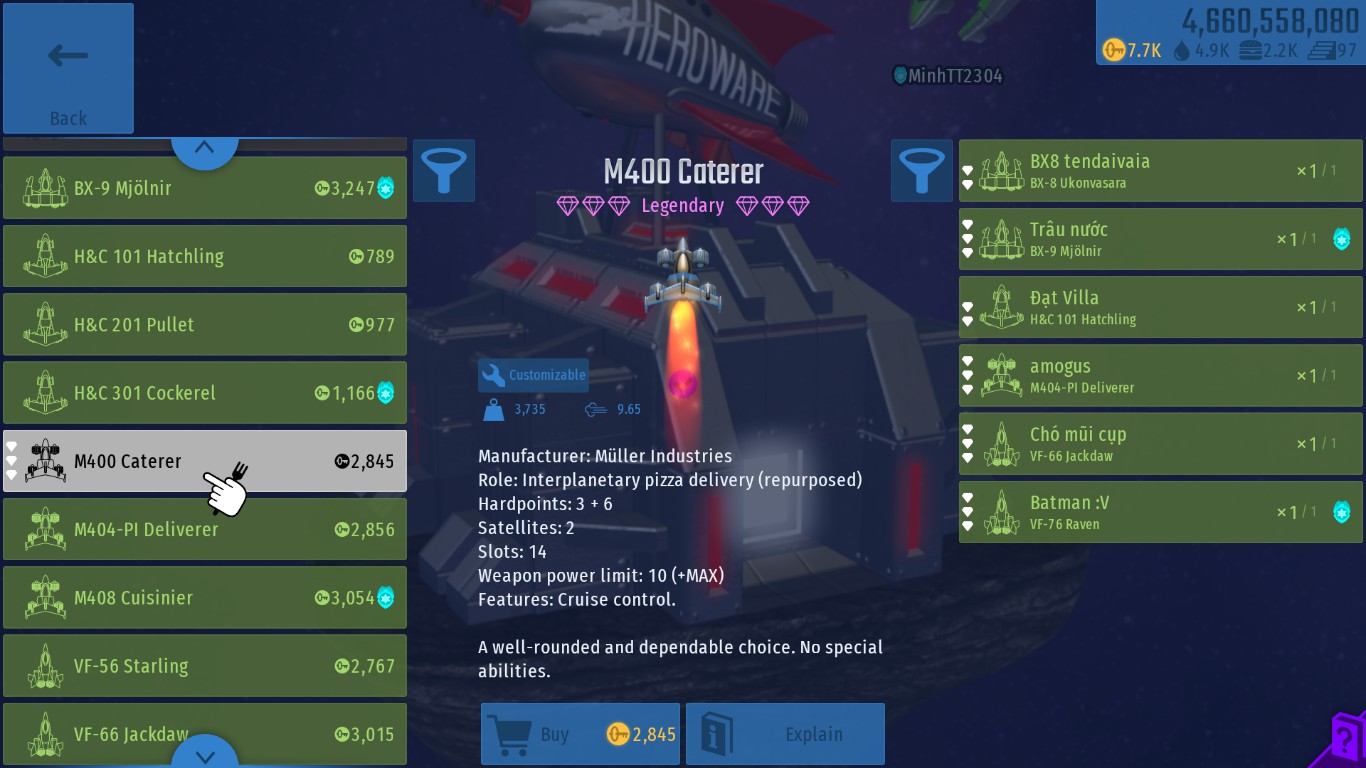Viewport: 1366px width, 768px height.
Task: Select H&C 201 Pullet spacecraft
Action: (204, 324)
